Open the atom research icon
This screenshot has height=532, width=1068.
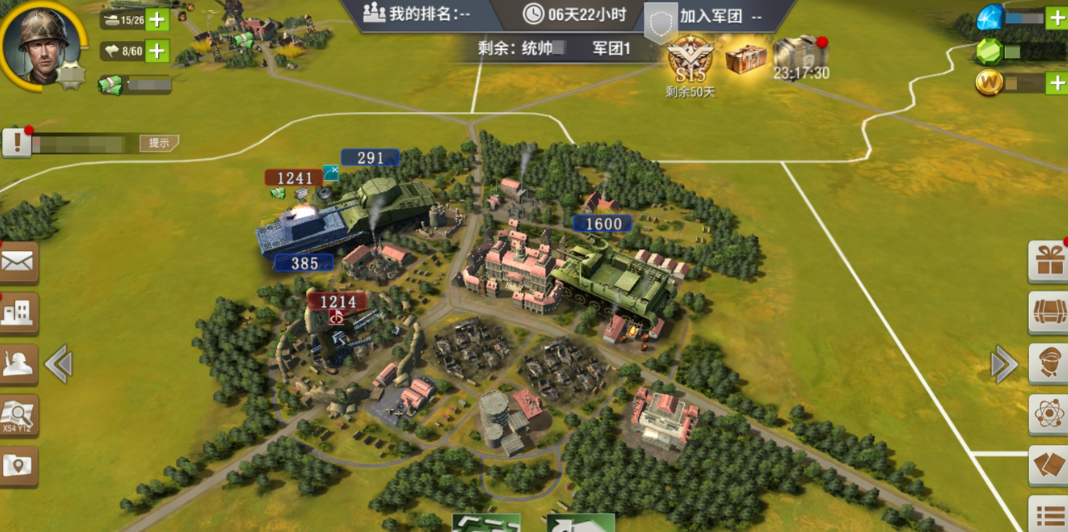[x=1049, y=413]
